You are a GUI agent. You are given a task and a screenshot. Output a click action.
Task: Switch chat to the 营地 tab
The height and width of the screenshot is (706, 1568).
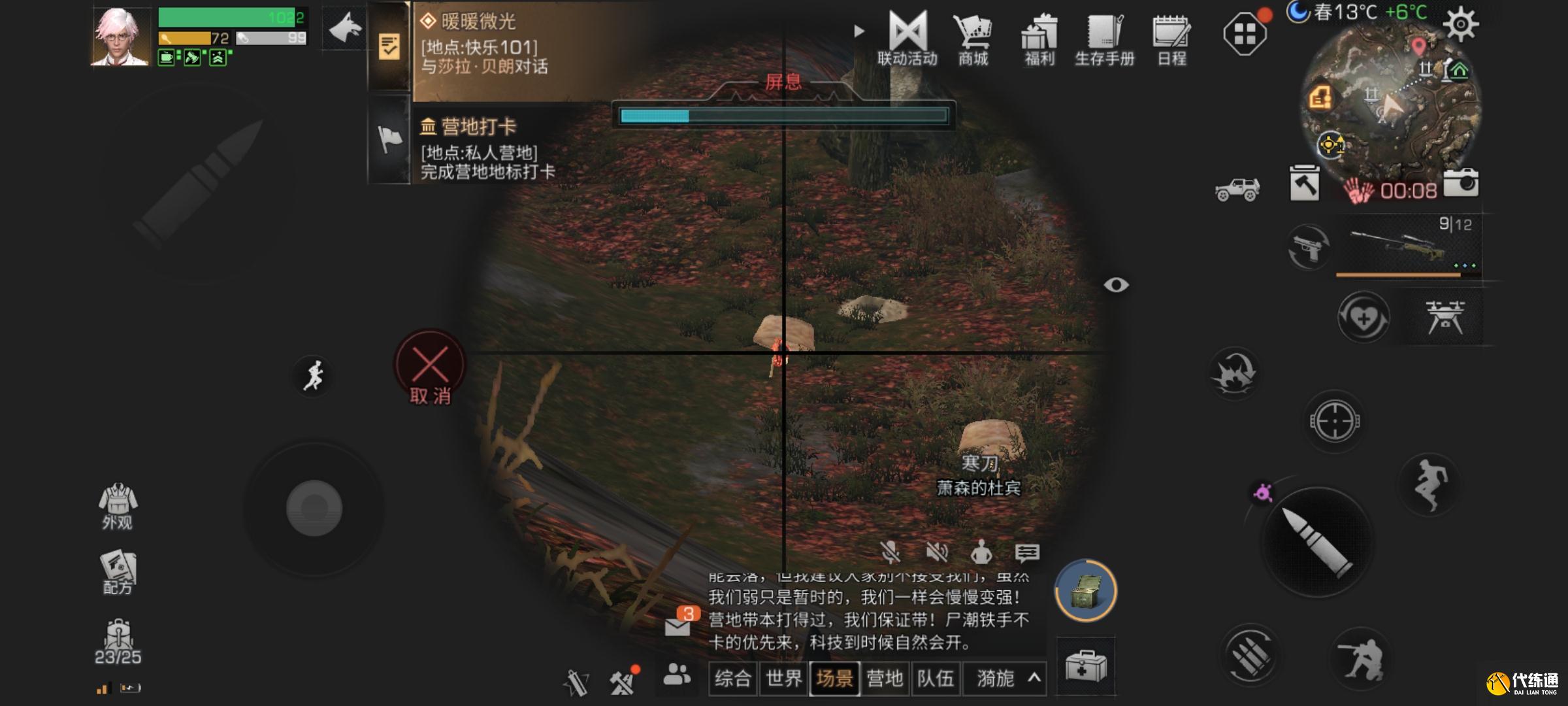click(x=886, y=679)
